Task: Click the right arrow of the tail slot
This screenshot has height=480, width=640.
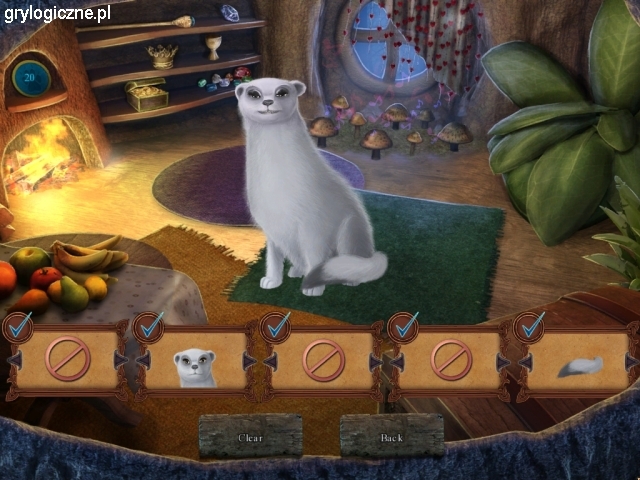Action: 631,361
